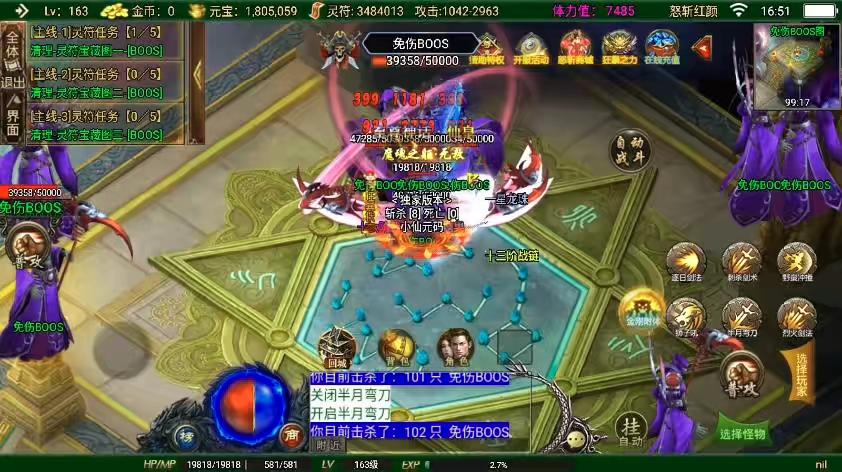The image size is (842, 472).
Task: Open the 狂暴之力 icon
Action: tap(619, 46)
